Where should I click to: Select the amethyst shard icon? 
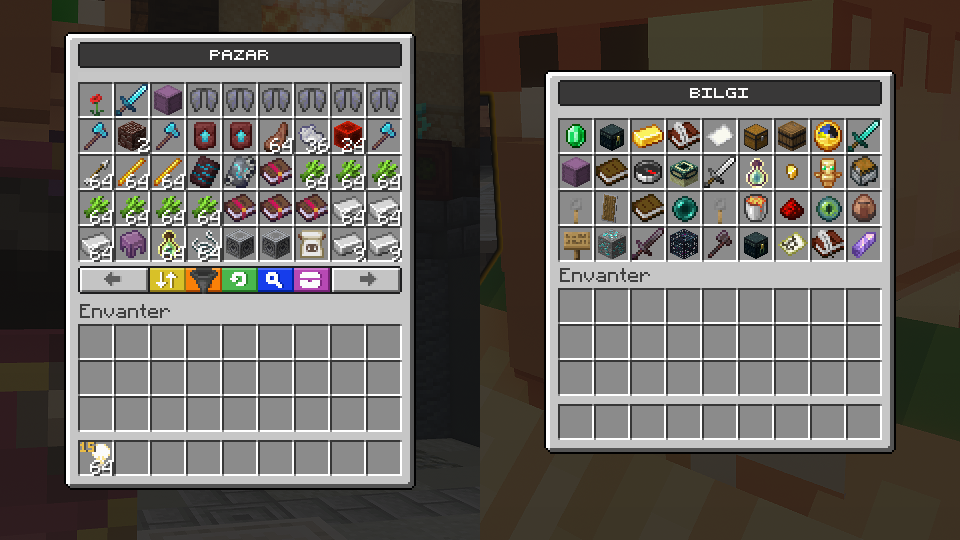(865, 245)
